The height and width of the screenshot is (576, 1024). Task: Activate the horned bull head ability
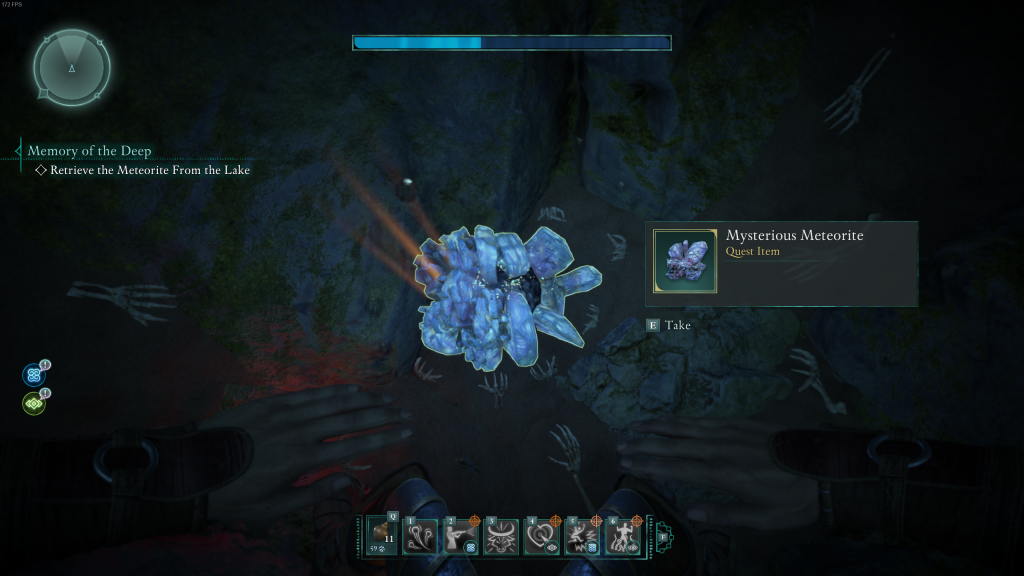(x=501, y=537)
